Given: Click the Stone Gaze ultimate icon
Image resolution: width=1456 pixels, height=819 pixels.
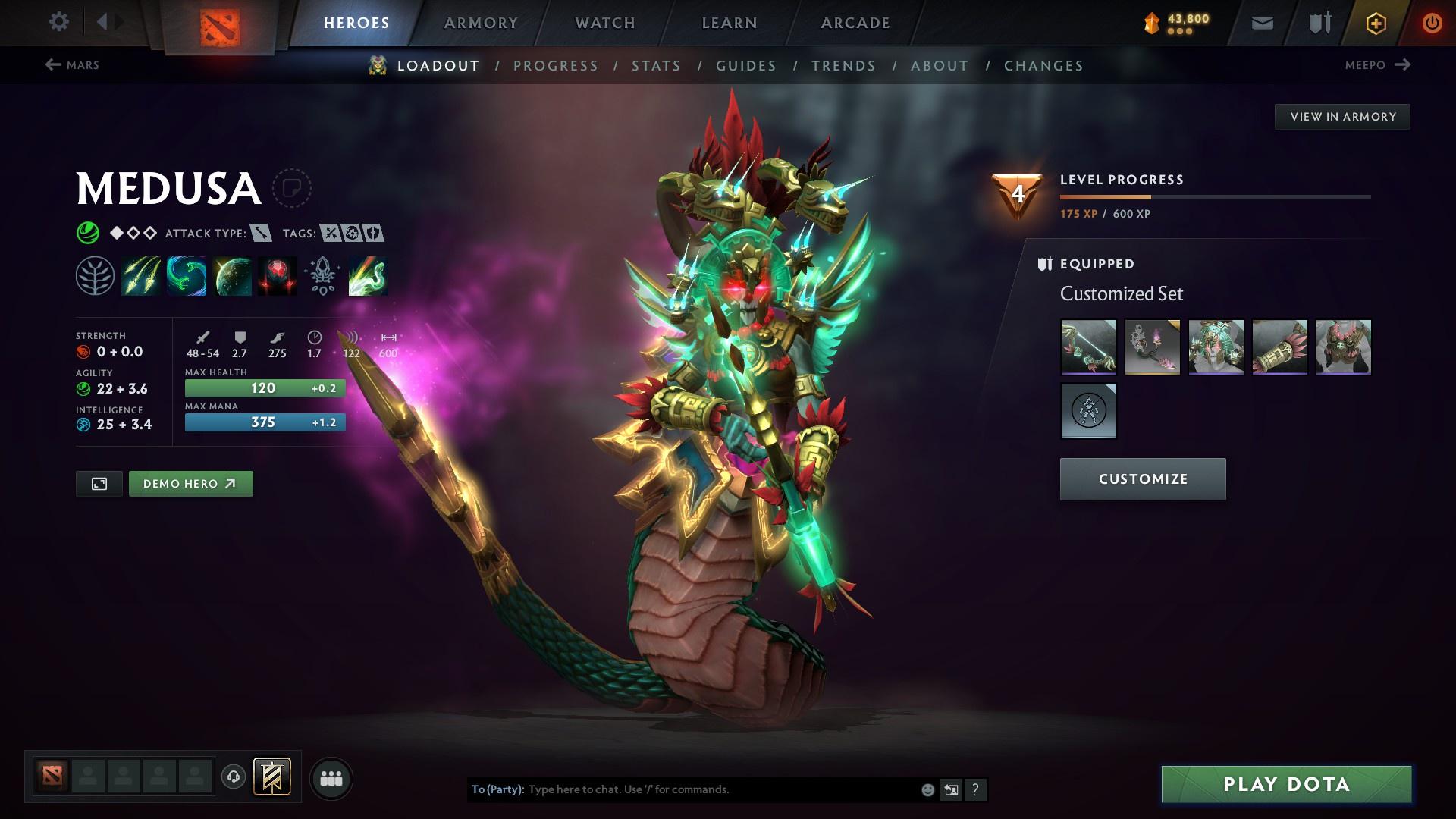Looking at the screenshot, I should point(278,275).
